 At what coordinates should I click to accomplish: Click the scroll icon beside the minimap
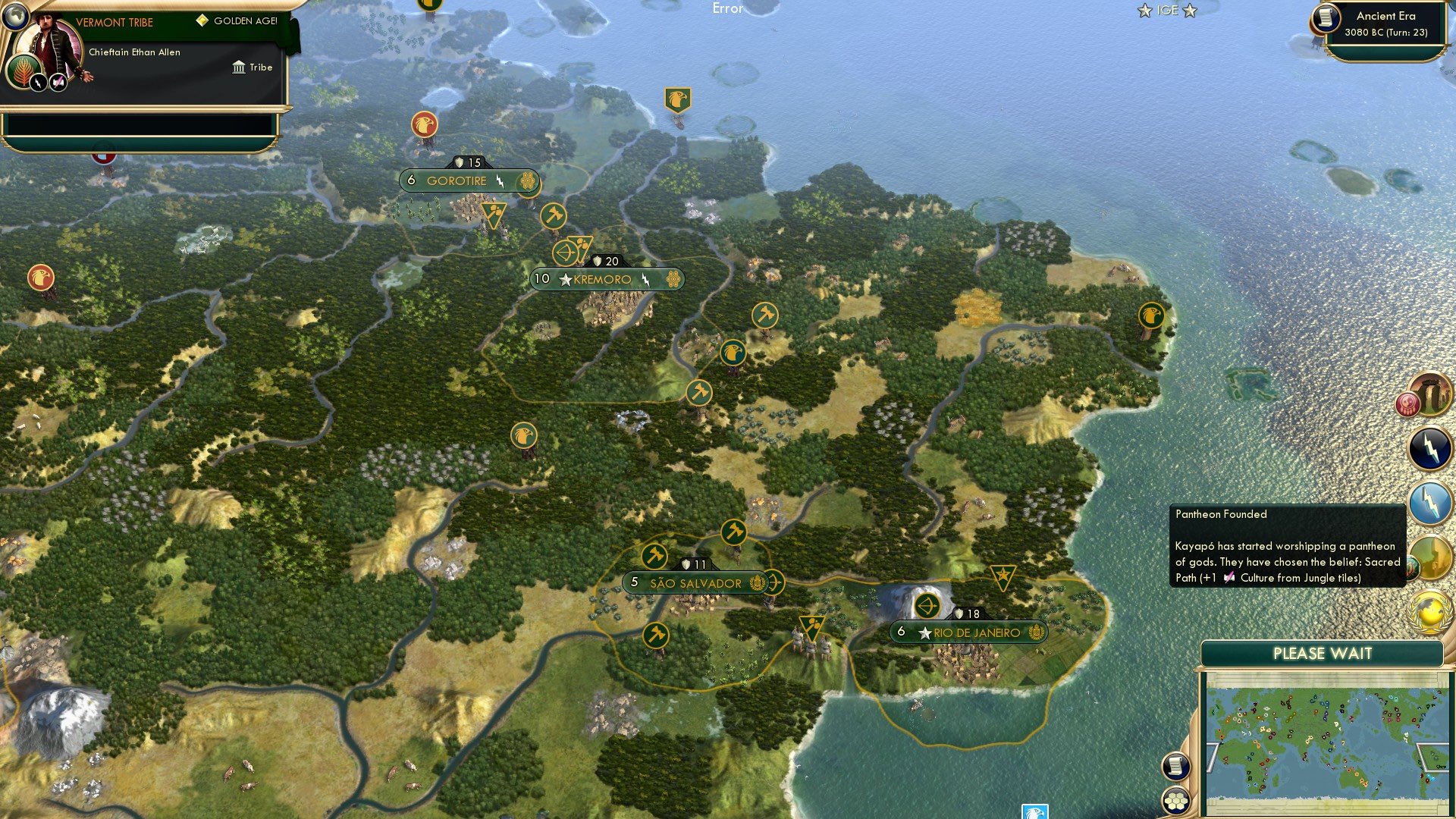coord(1175,767)
